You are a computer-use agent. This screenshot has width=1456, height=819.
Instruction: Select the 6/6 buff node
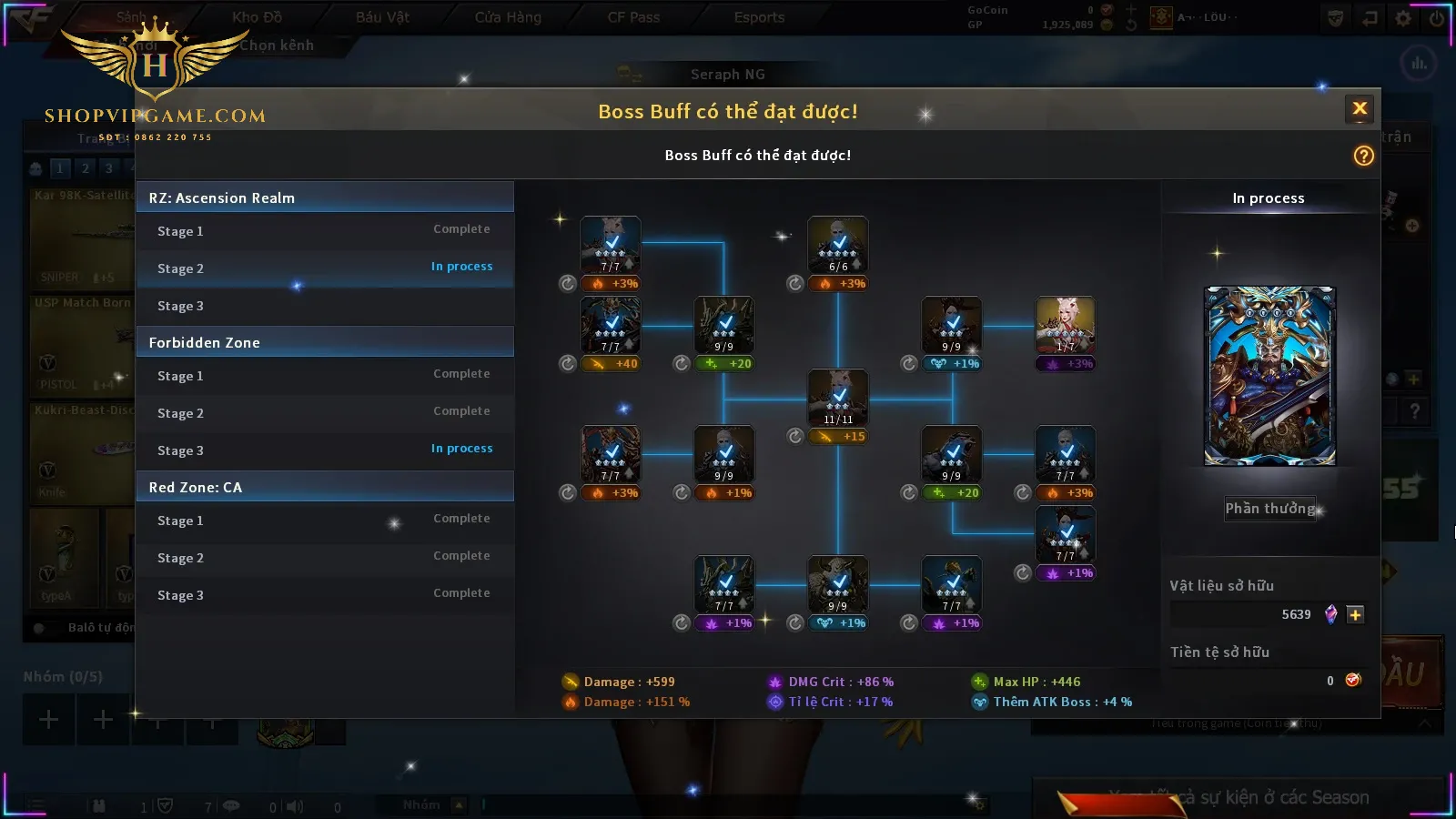click(838, 245)
